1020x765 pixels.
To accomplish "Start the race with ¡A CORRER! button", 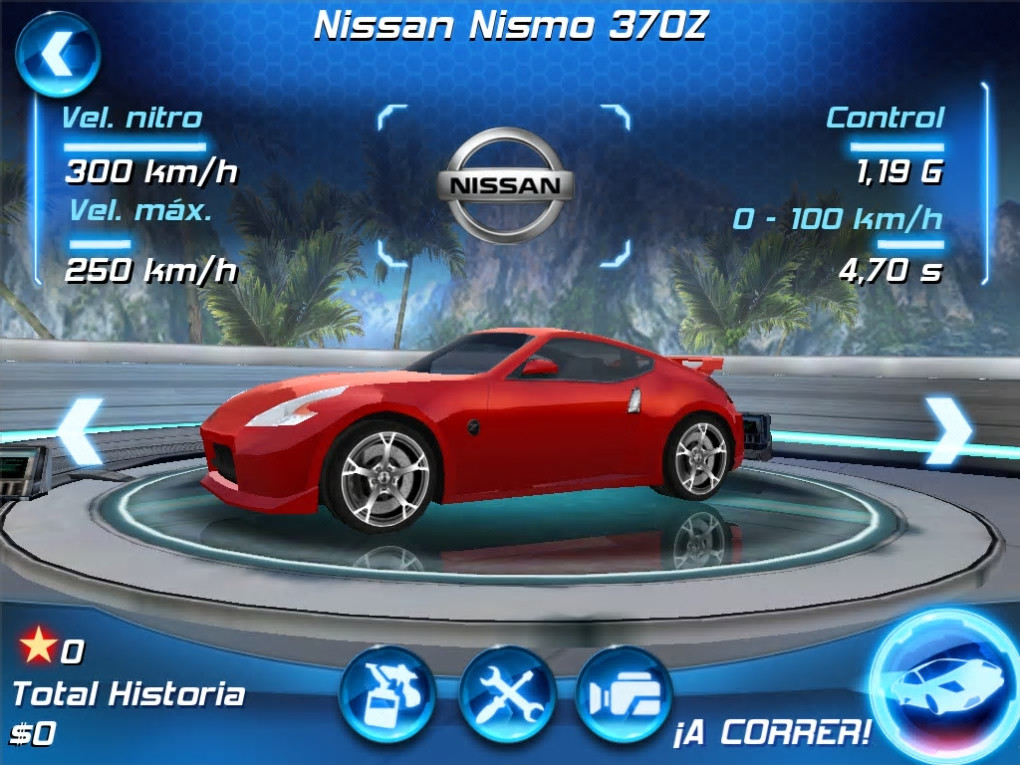I will (x=943, y=685).
